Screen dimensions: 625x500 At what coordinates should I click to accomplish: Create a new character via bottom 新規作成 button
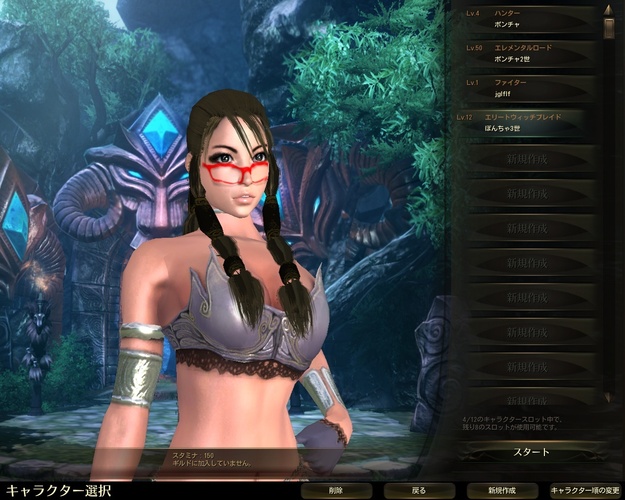click(501, 491)
